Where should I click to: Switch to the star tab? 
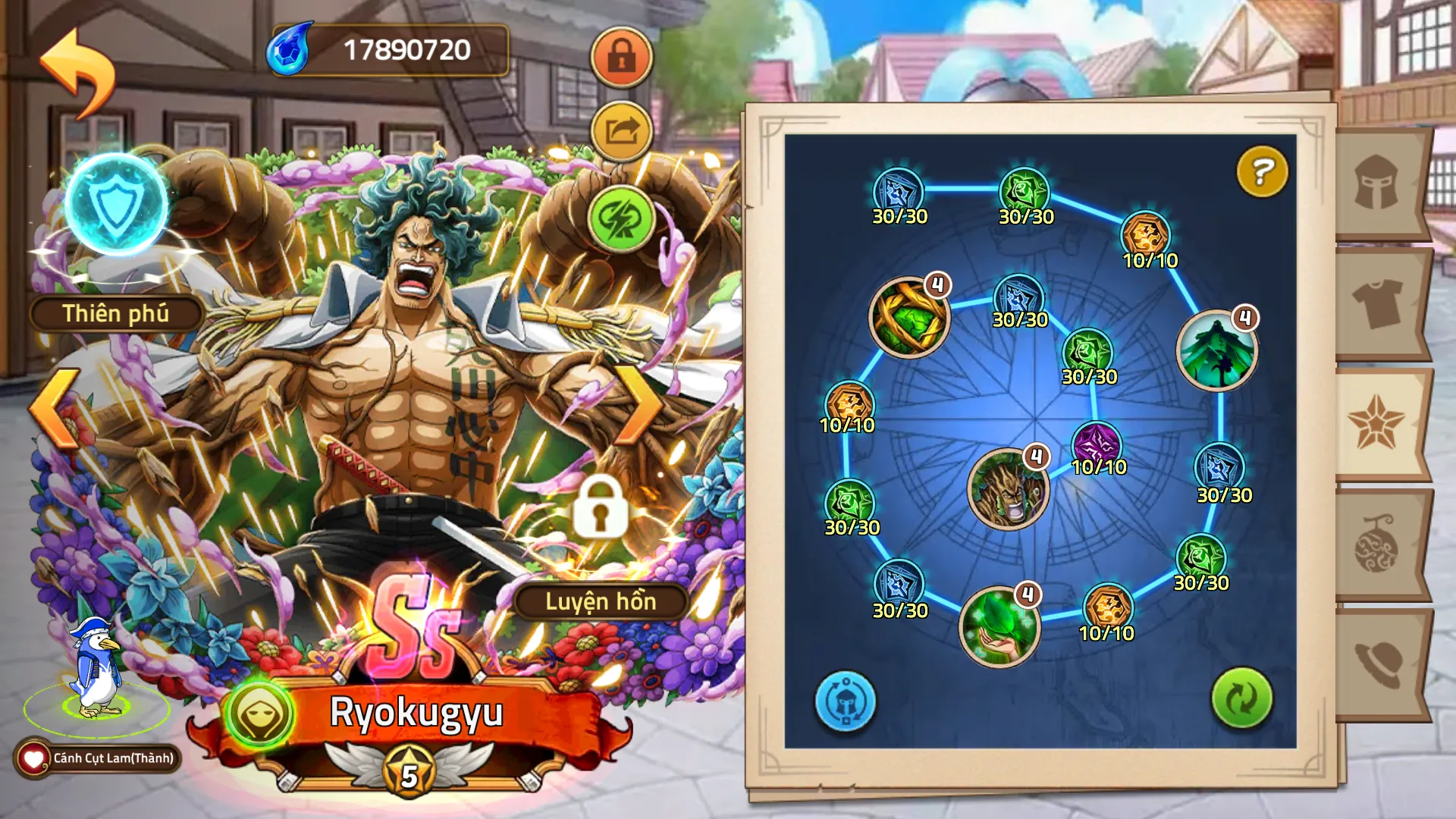click(x=1376, y=423)
